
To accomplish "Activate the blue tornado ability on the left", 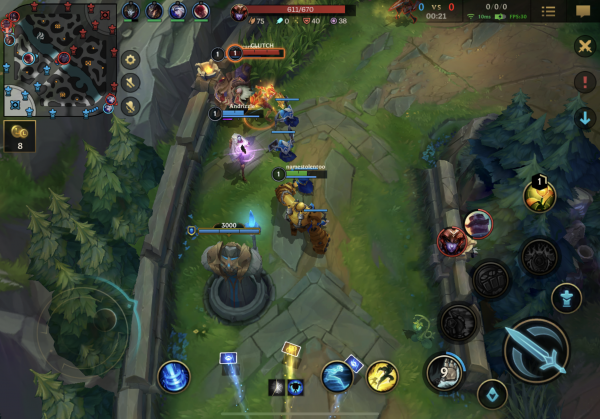I will (174, 376).
